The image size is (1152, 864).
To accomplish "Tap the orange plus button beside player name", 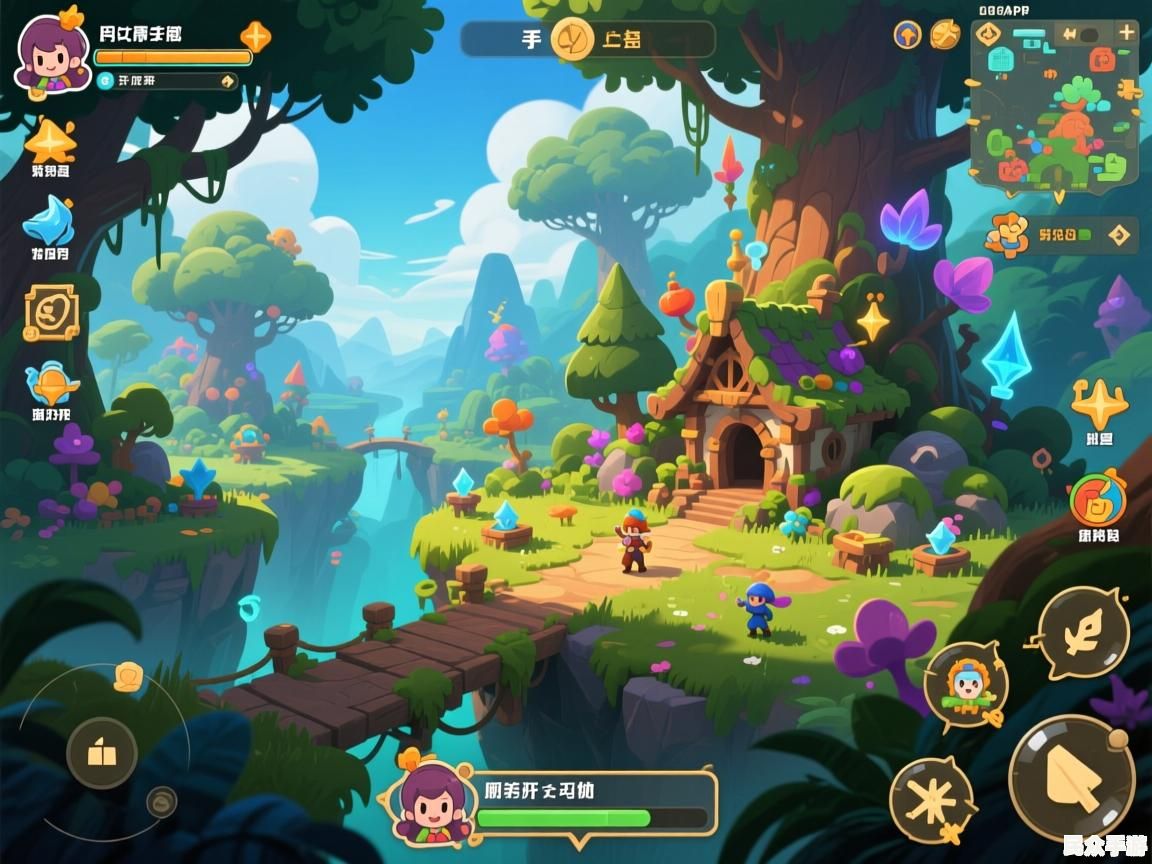I will coord(255,37).
